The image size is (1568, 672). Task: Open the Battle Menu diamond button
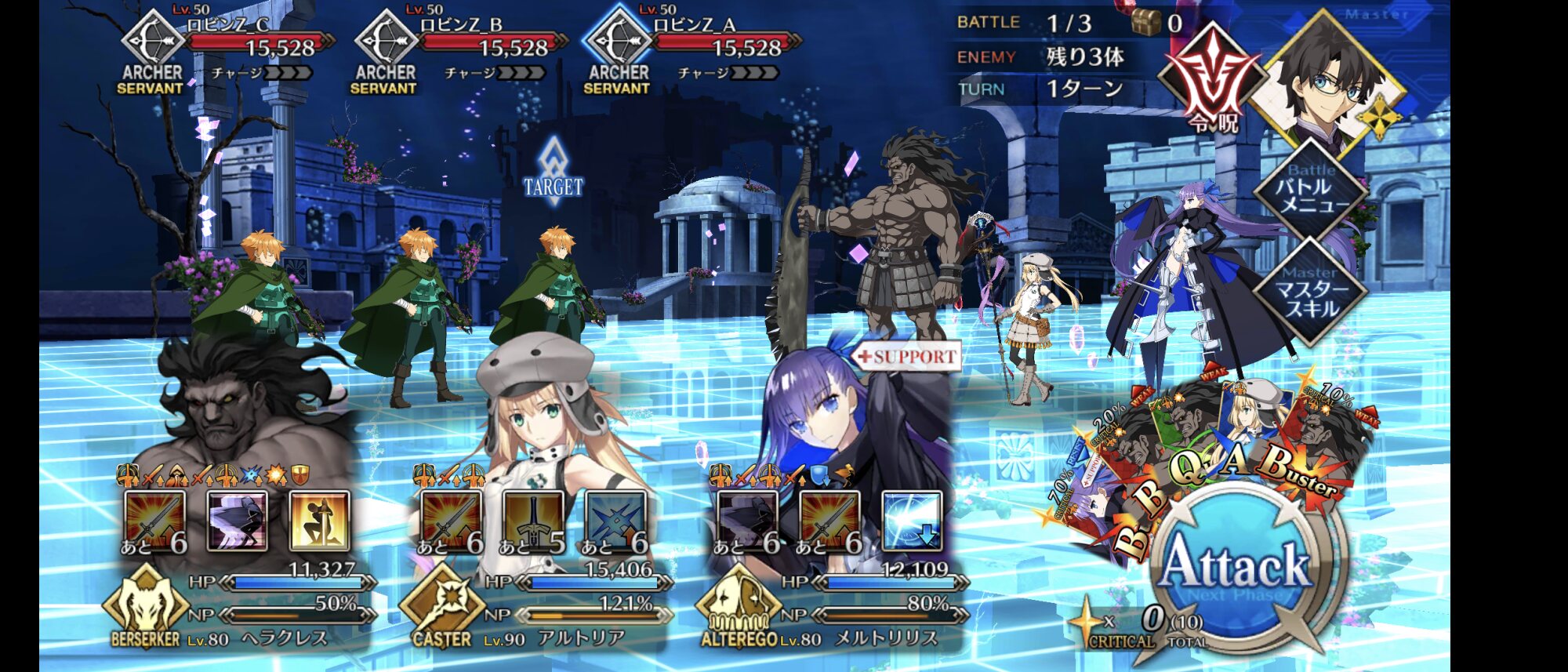click(x=1312, y=191)
